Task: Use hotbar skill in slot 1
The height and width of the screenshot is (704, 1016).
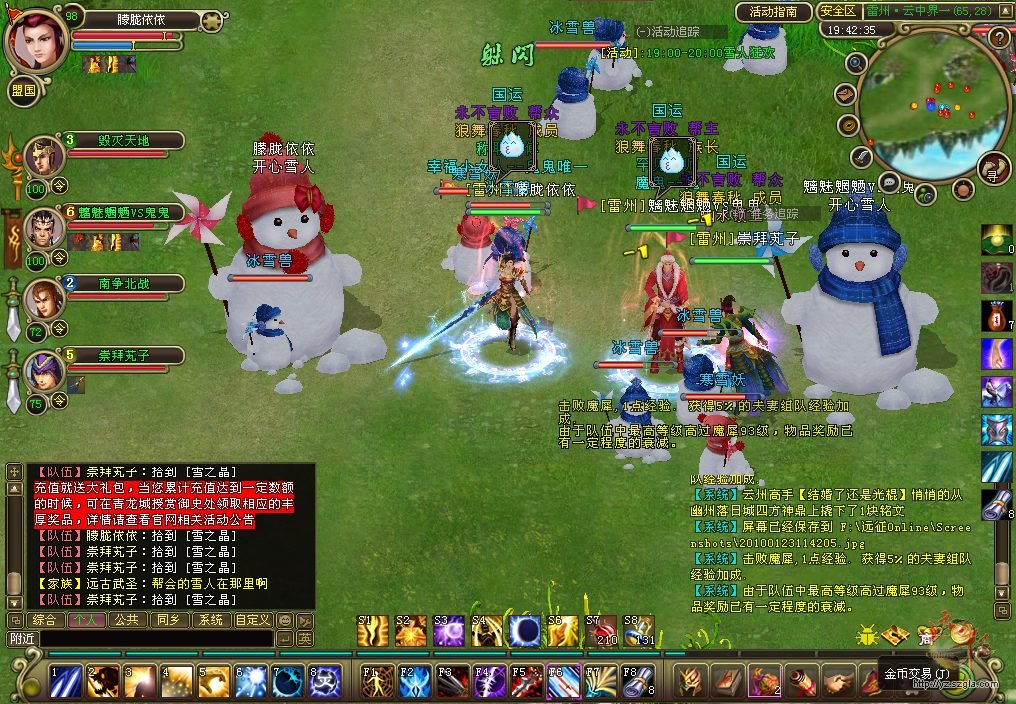Action: (66, 681)
